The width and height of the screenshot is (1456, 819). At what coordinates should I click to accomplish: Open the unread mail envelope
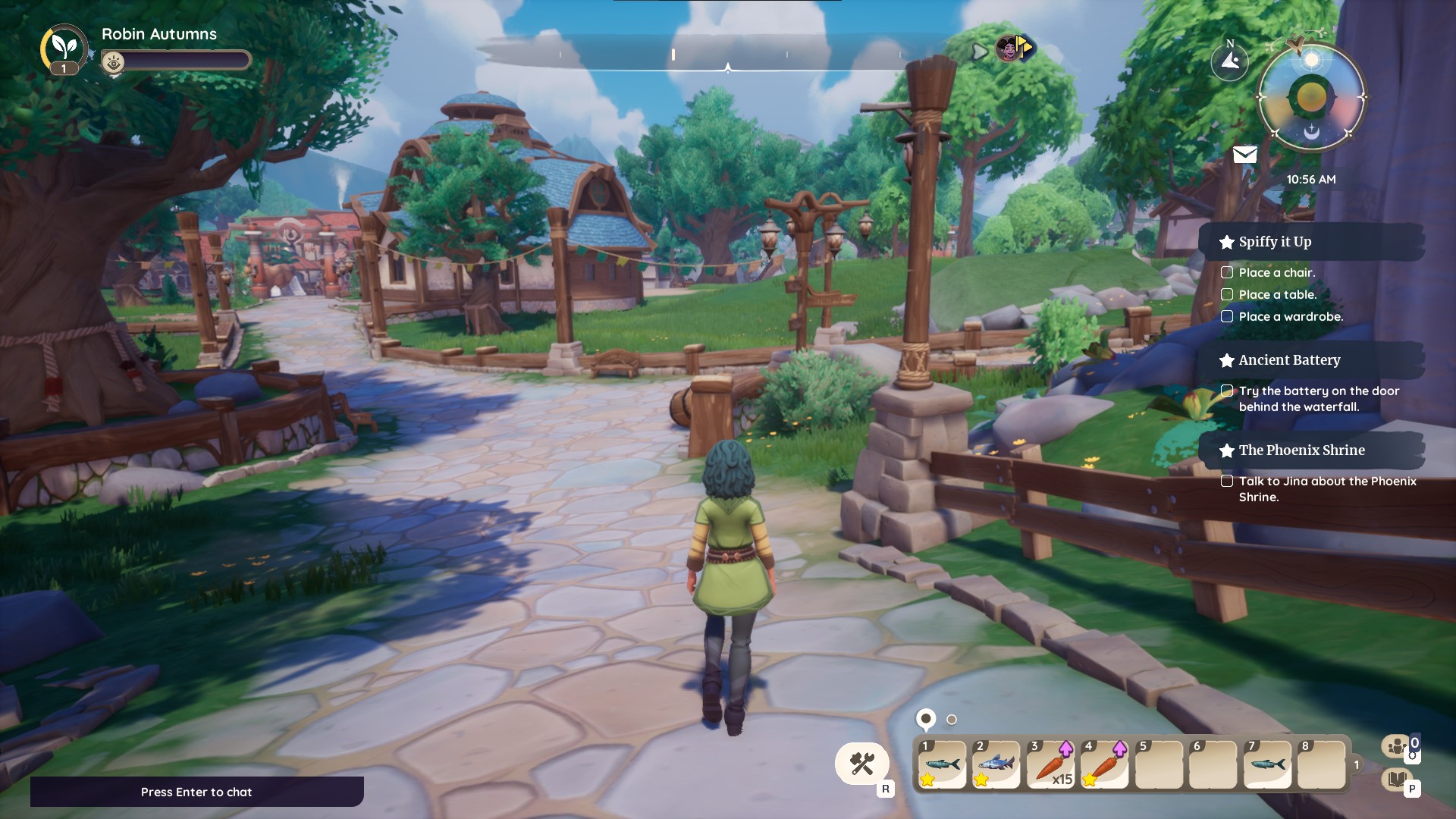(x=1244, y=155)
